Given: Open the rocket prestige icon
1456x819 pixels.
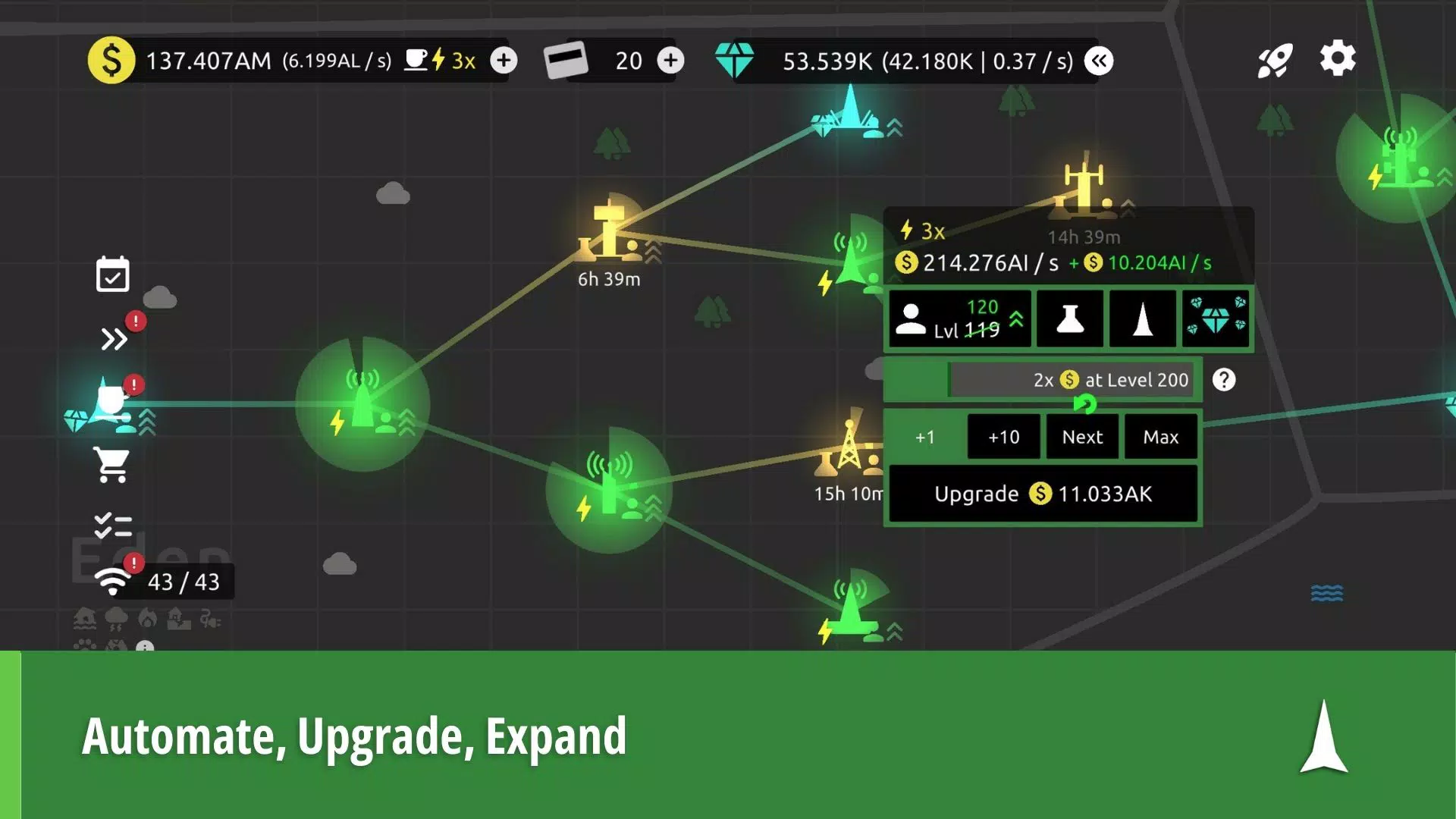Looking at the screenshot, I should (1276, 58).
